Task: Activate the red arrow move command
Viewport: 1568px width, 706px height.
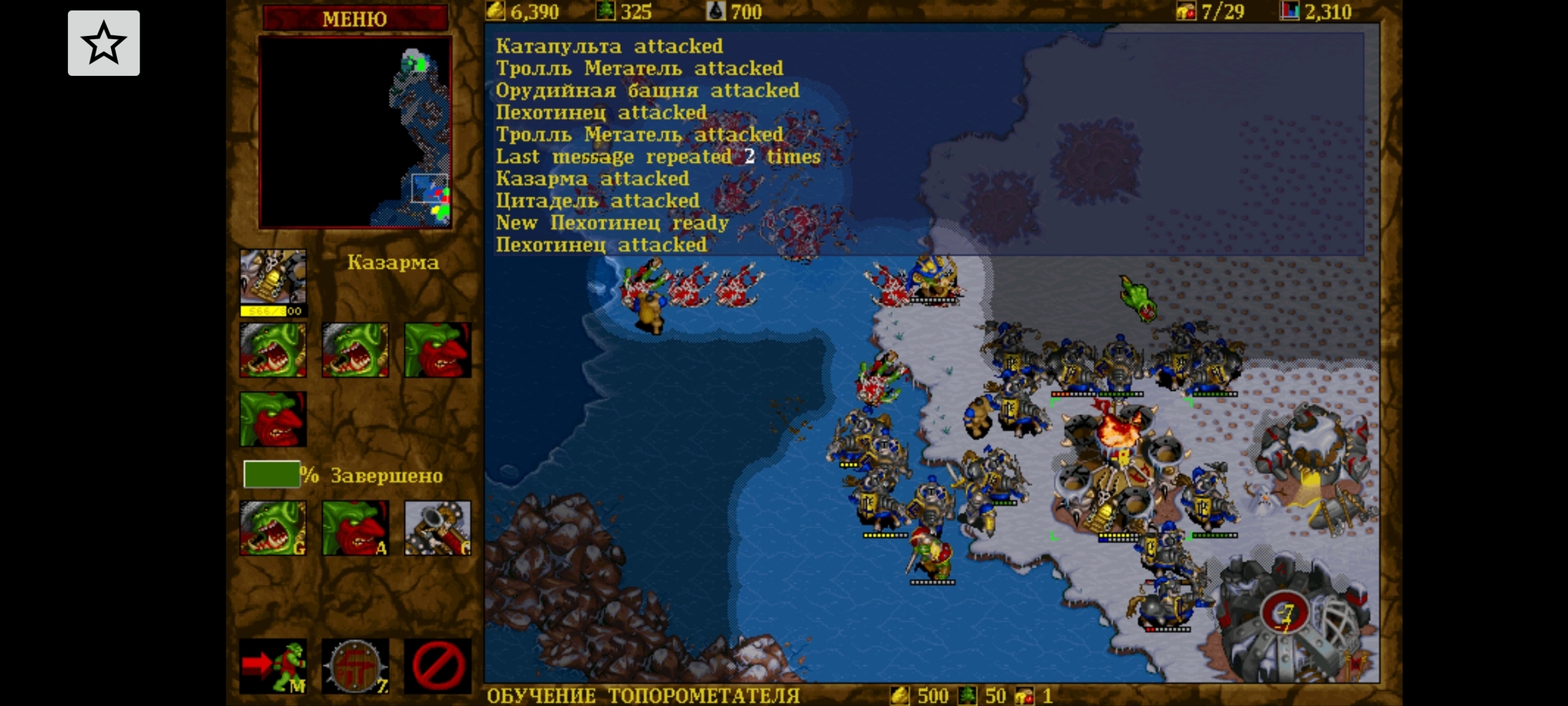Action: coord(273,665)
